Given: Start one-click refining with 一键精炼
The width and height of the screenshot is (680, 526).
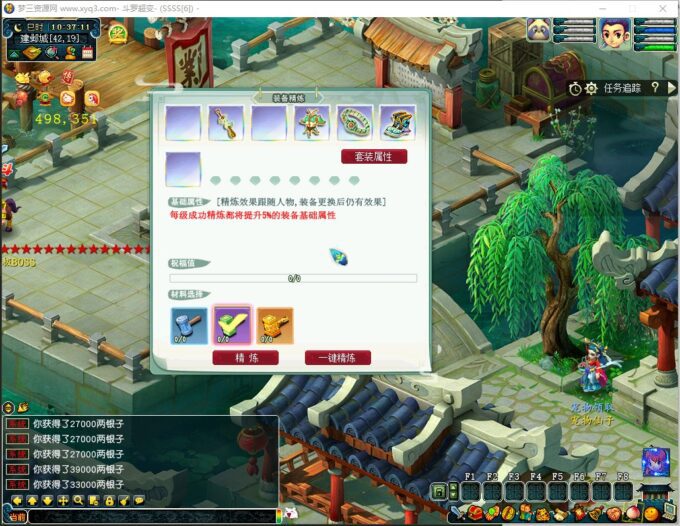Looking at the screenshot, I should 337,358.
